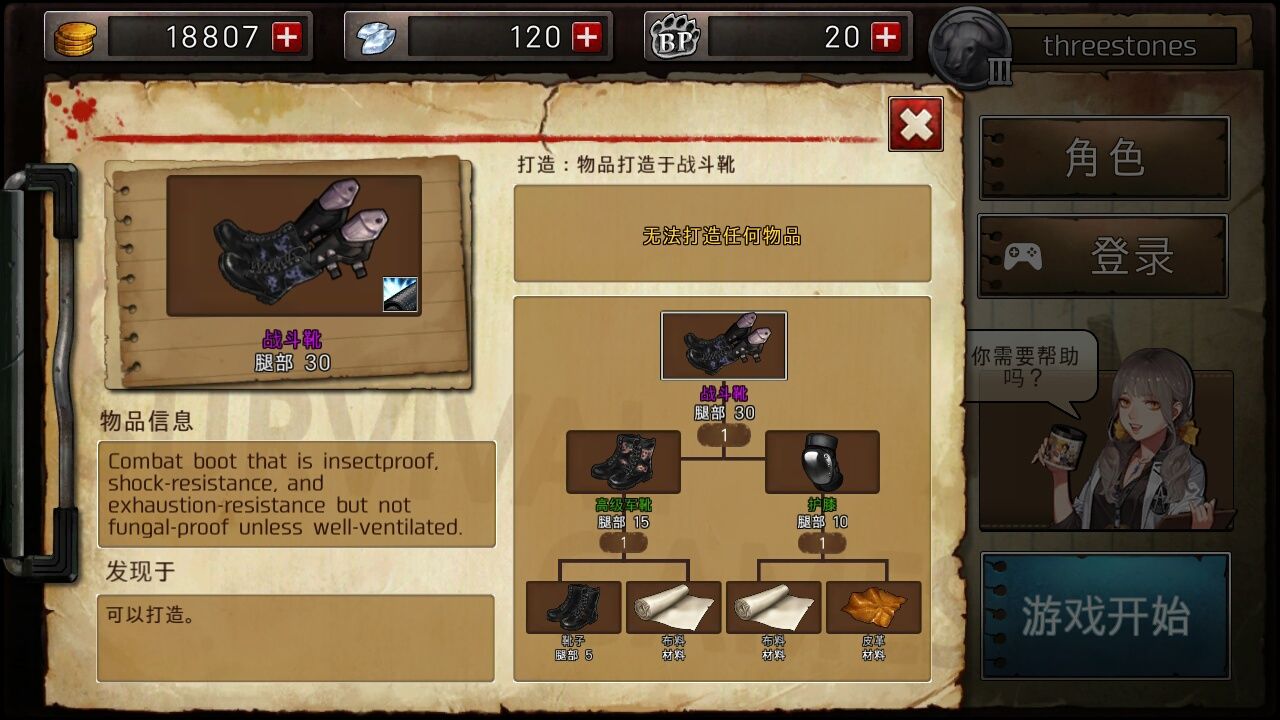Click the 战斗靴 node atop the crafting tree
The height and width of the screenshot is (720, 1280).
[723, 345]
